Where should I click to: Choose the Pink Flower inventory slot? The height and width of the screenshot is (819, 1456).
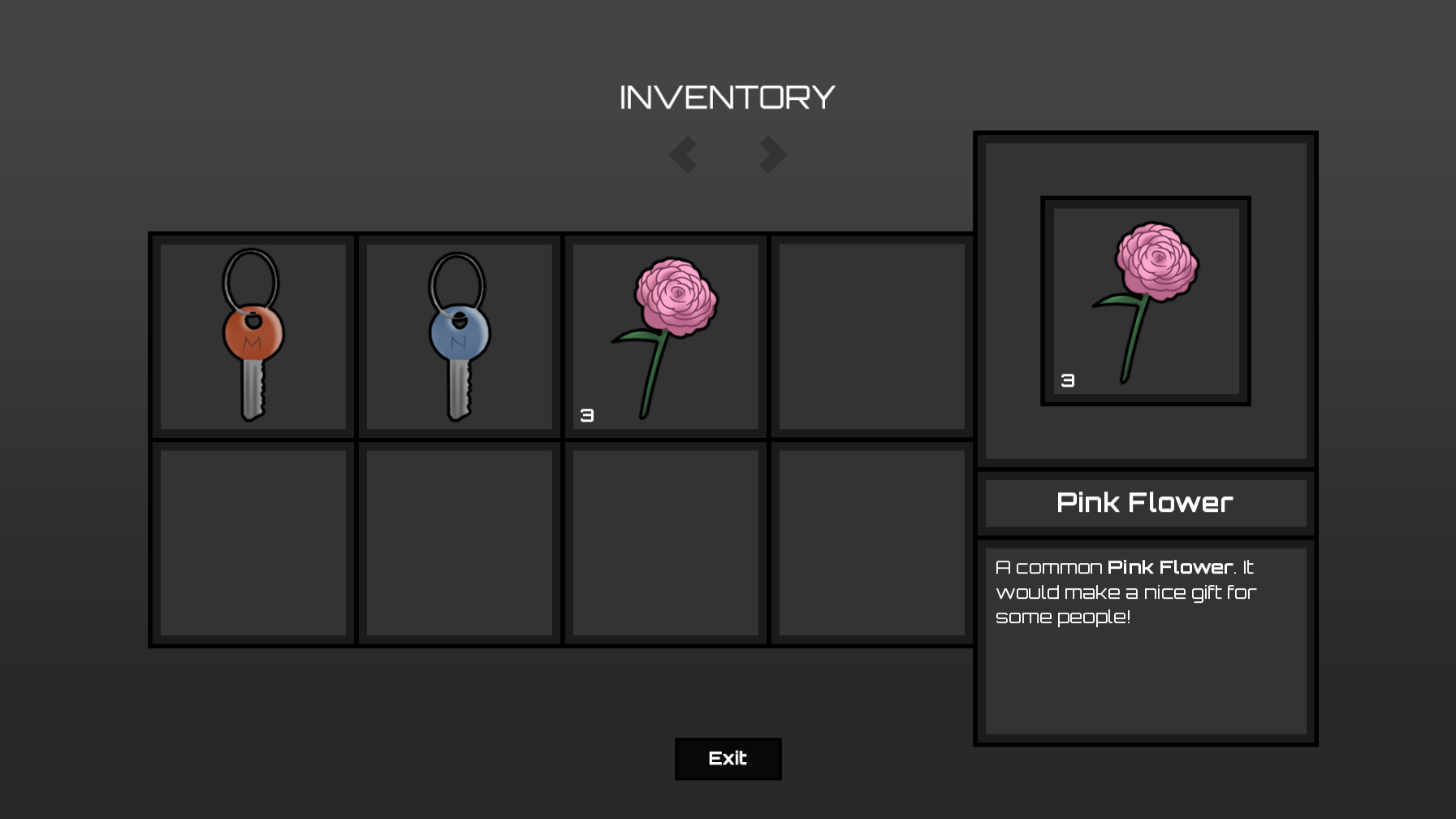pos(666,336)
